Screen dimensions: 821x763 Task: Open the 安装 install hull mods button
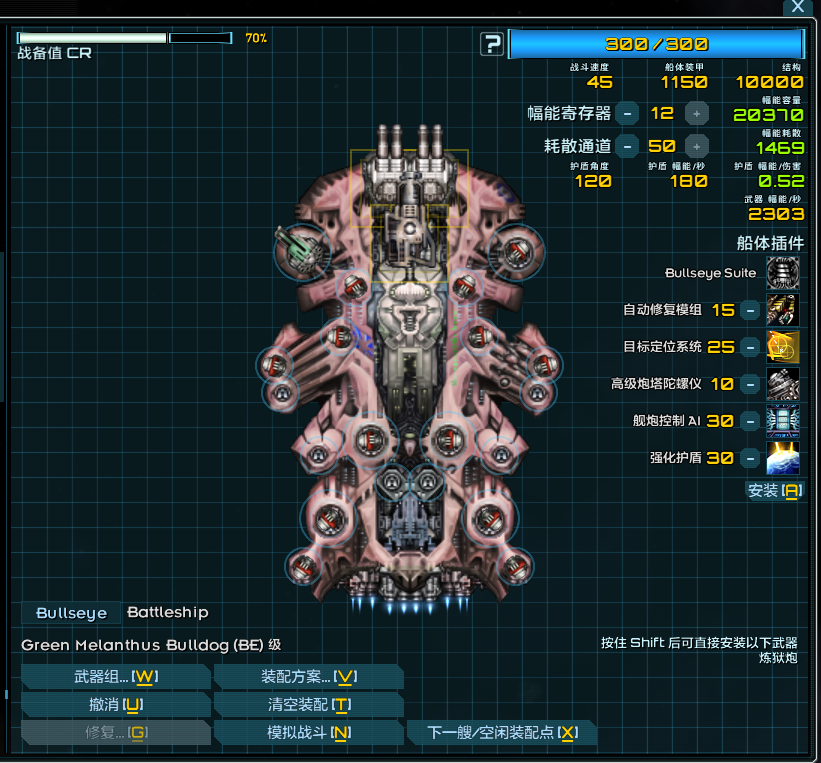pyautogui.click(x=775, y=490)
